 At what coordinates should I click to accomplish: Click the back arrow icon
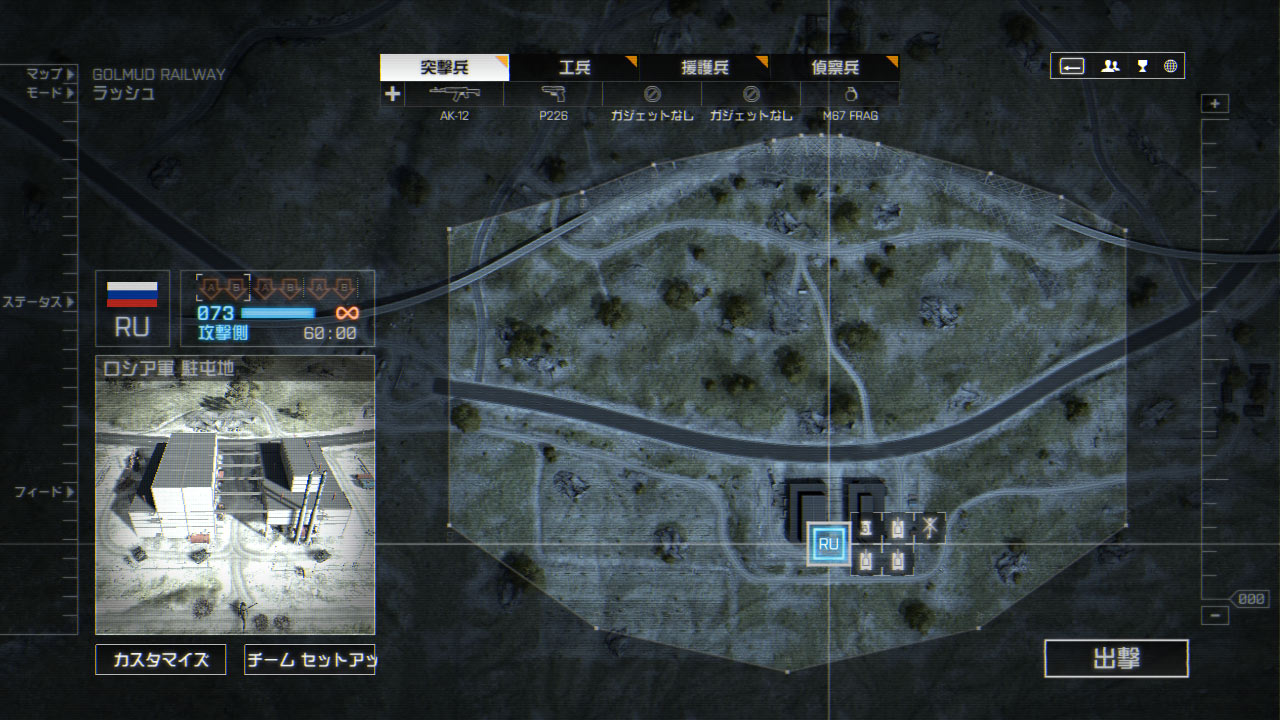[x=1072, y=66]
